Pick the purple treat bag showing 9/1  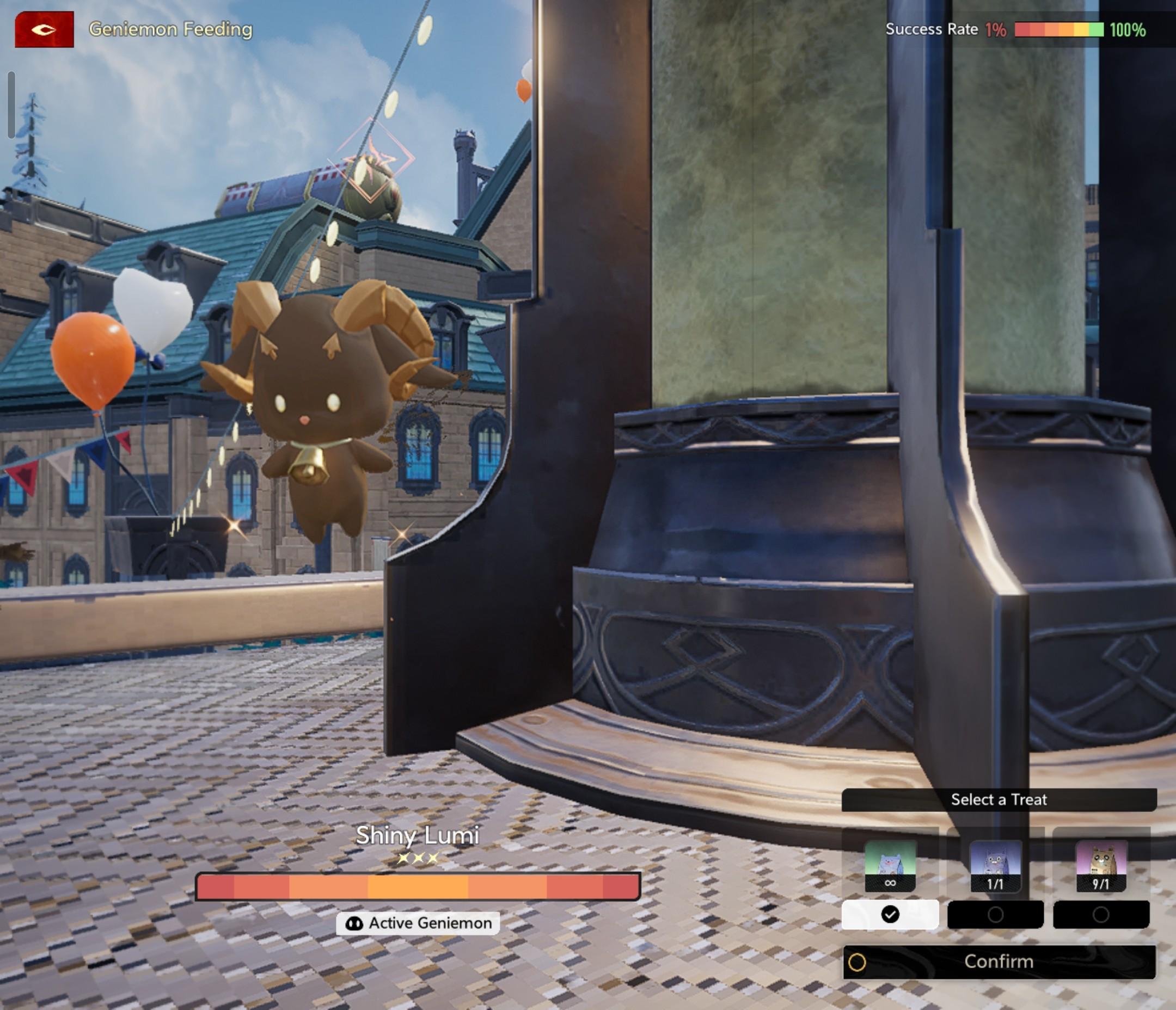pyautogui.click(x=1100, y=866)
